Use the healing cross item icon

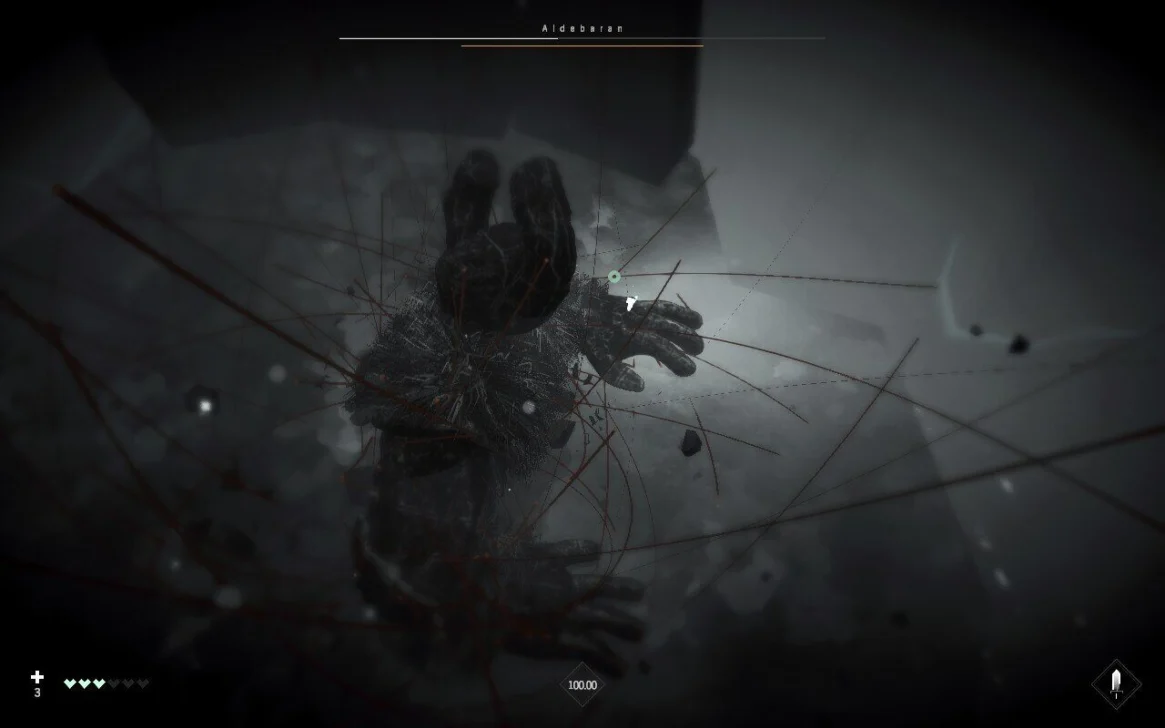pos(38,678)
